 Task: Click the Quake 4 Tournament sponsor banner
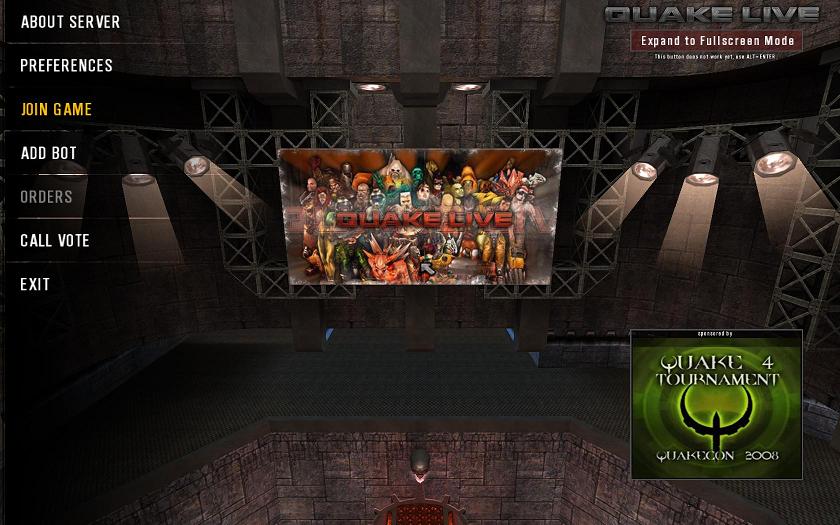click(716, 407)
